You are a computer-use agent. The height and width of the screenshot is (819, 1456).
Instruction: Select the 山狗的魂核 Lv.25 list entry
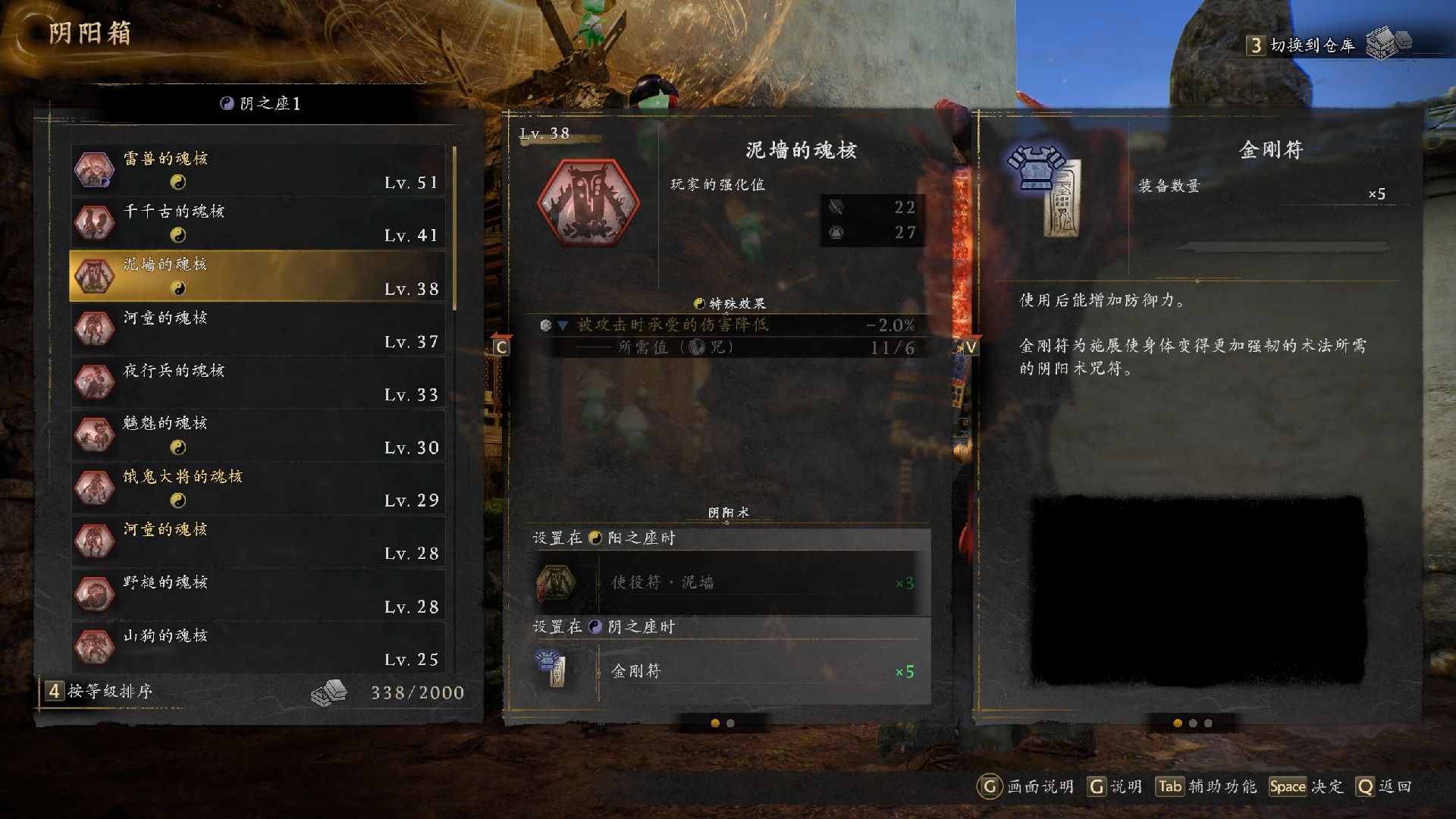(x=258, y=646)
